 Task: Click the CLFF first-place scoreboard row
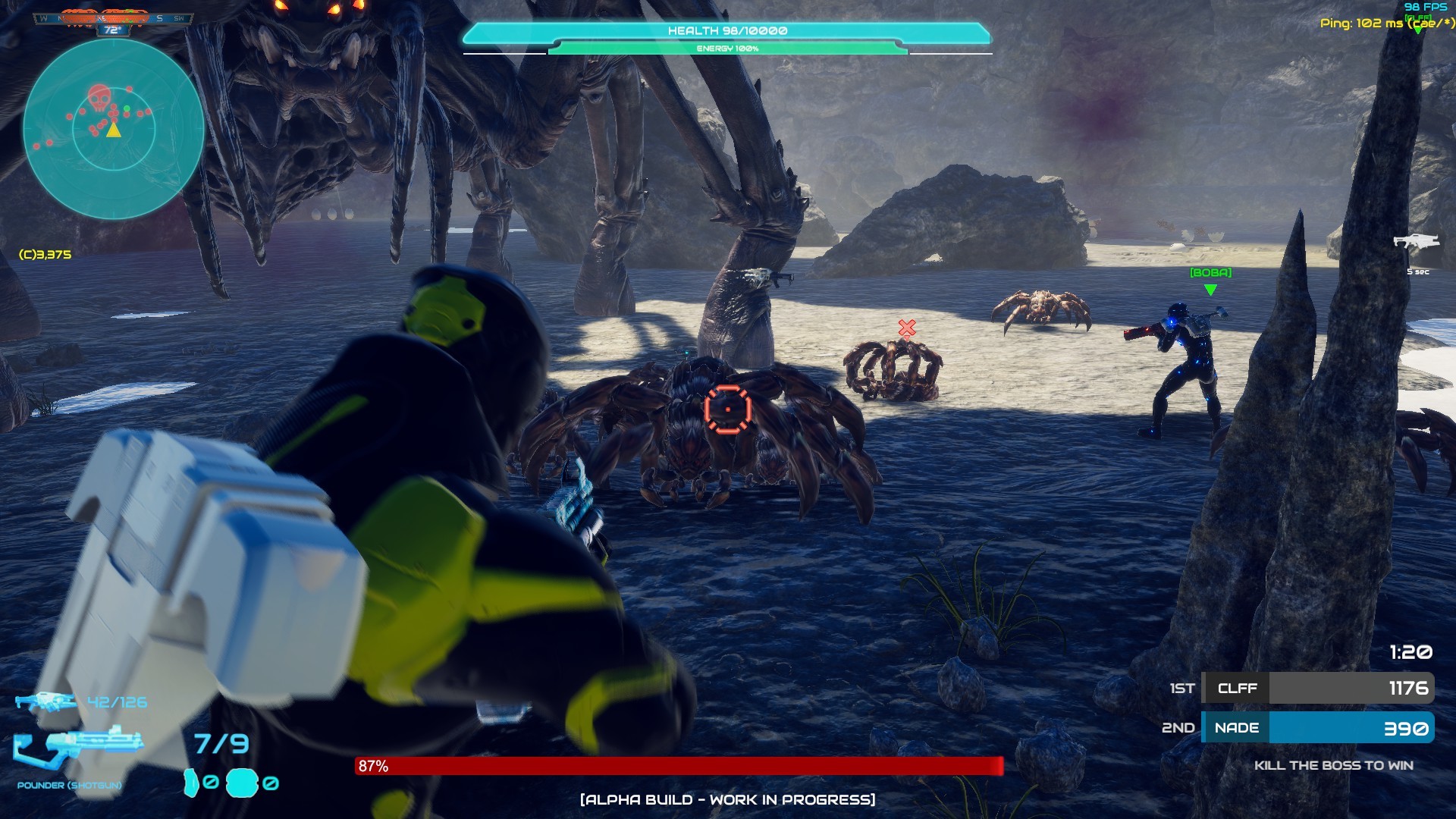[1317, 688]
